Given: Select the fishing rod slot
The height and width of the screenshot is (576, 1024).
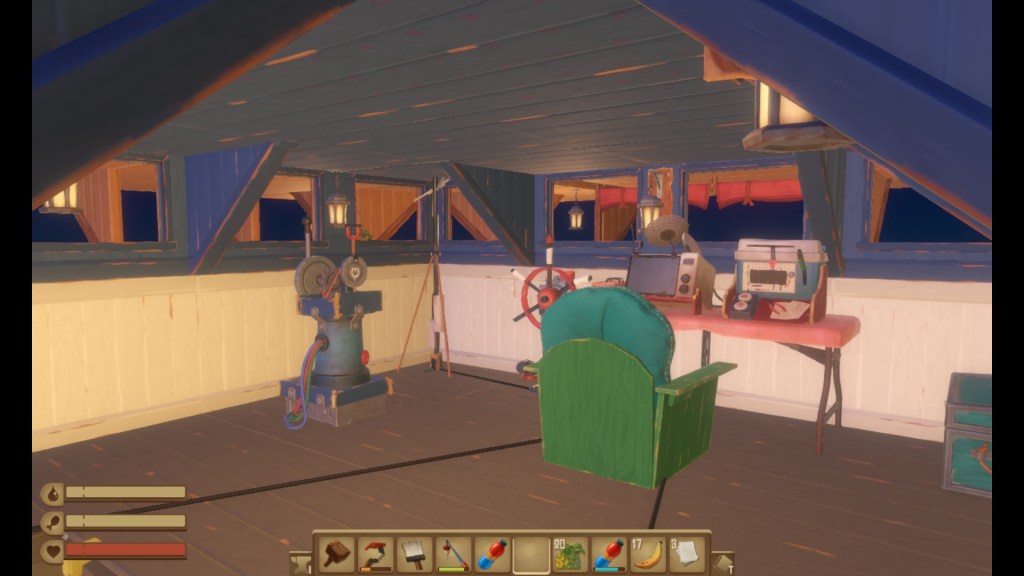Looking at the screenshot, I should click(x=453, y=554).
